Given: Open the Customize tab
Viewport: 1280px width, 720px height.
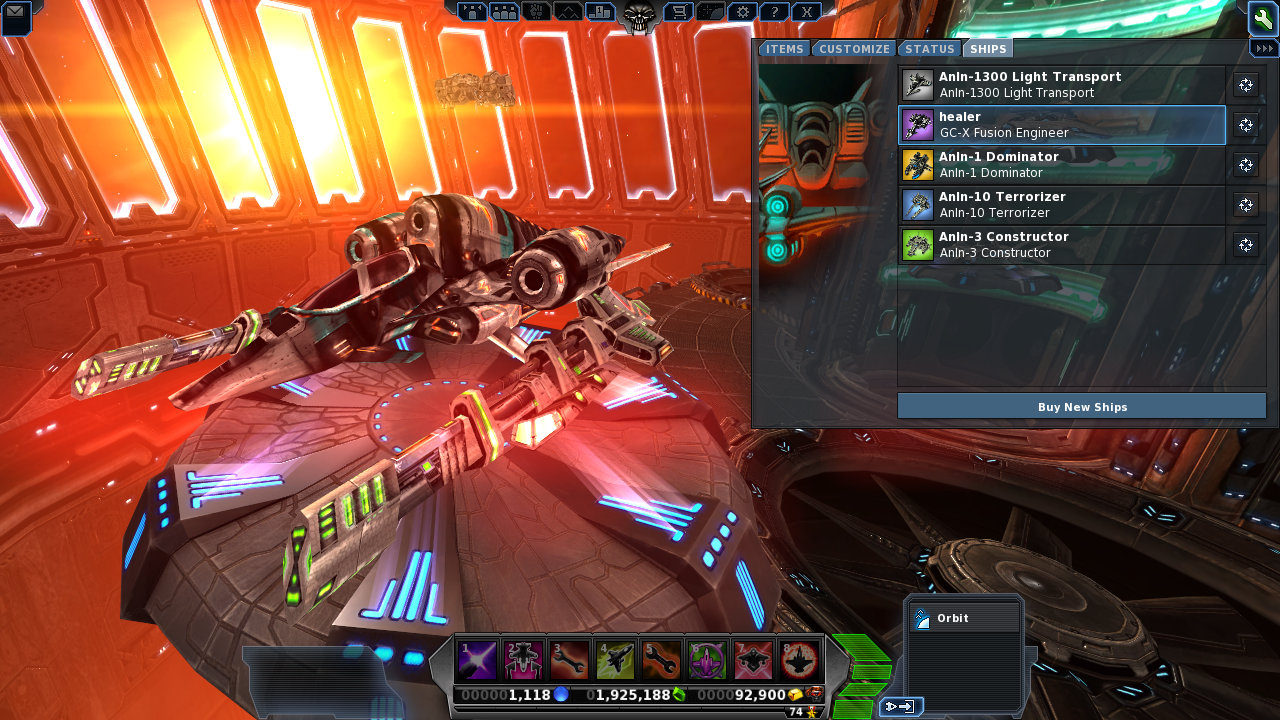Looking at the screenshot, I should 854,49.
